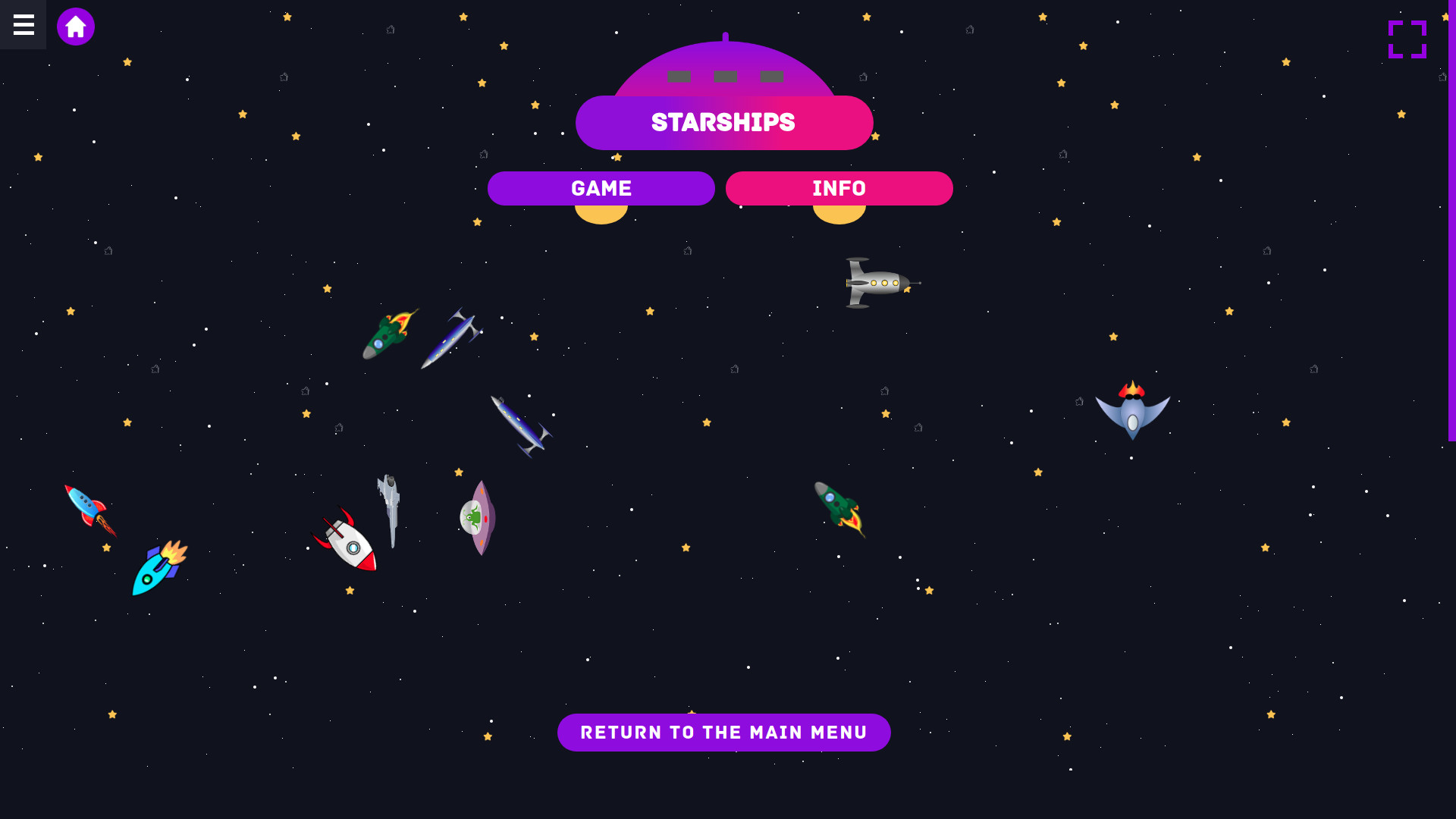The width and height of the screenshot is (1456, 819).
Task: Select the cyan rocket with flames
Action: (157, 573)
